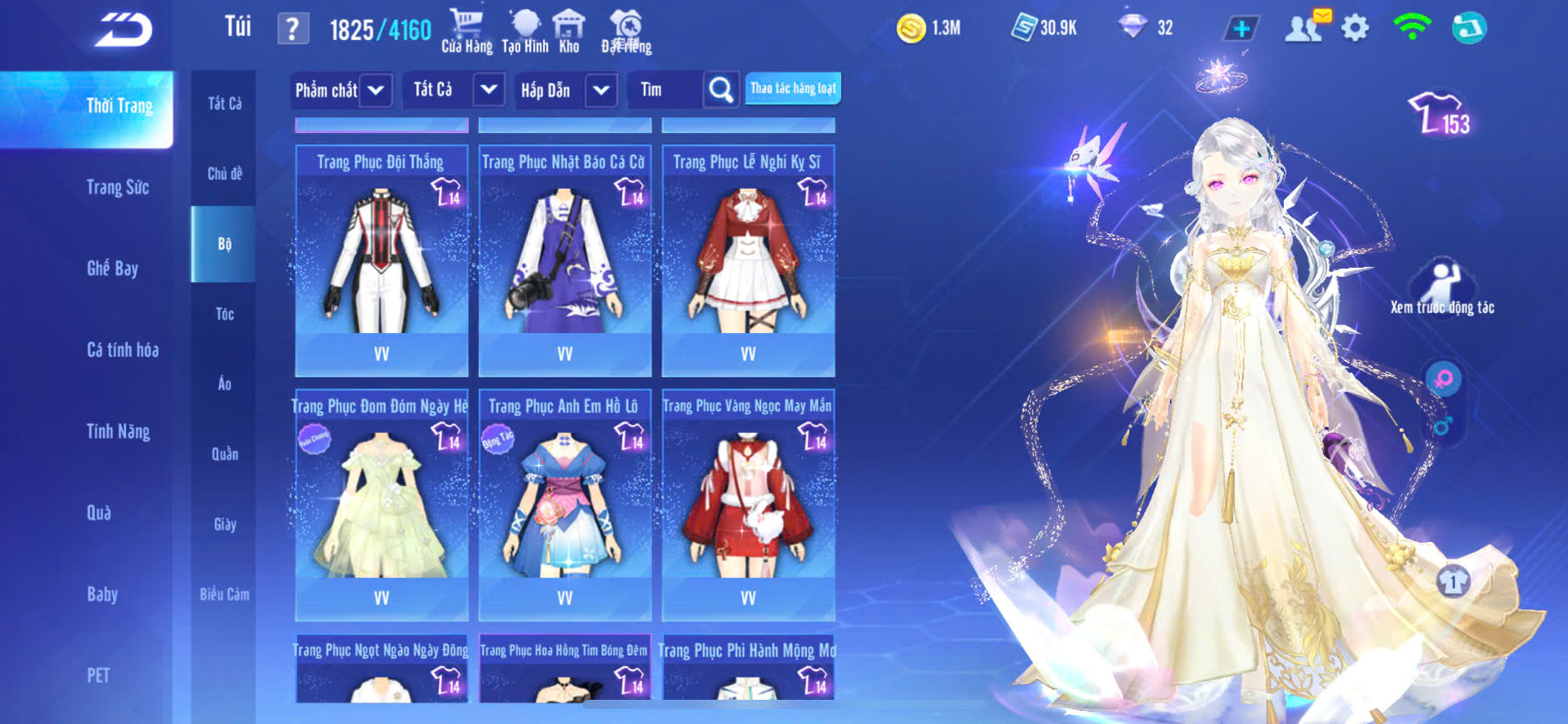Viewport: 1568px width, 724px height.
Task: Click Thao tác hàng loạt button
Action: pyautogui.click(x=793, y=88)
